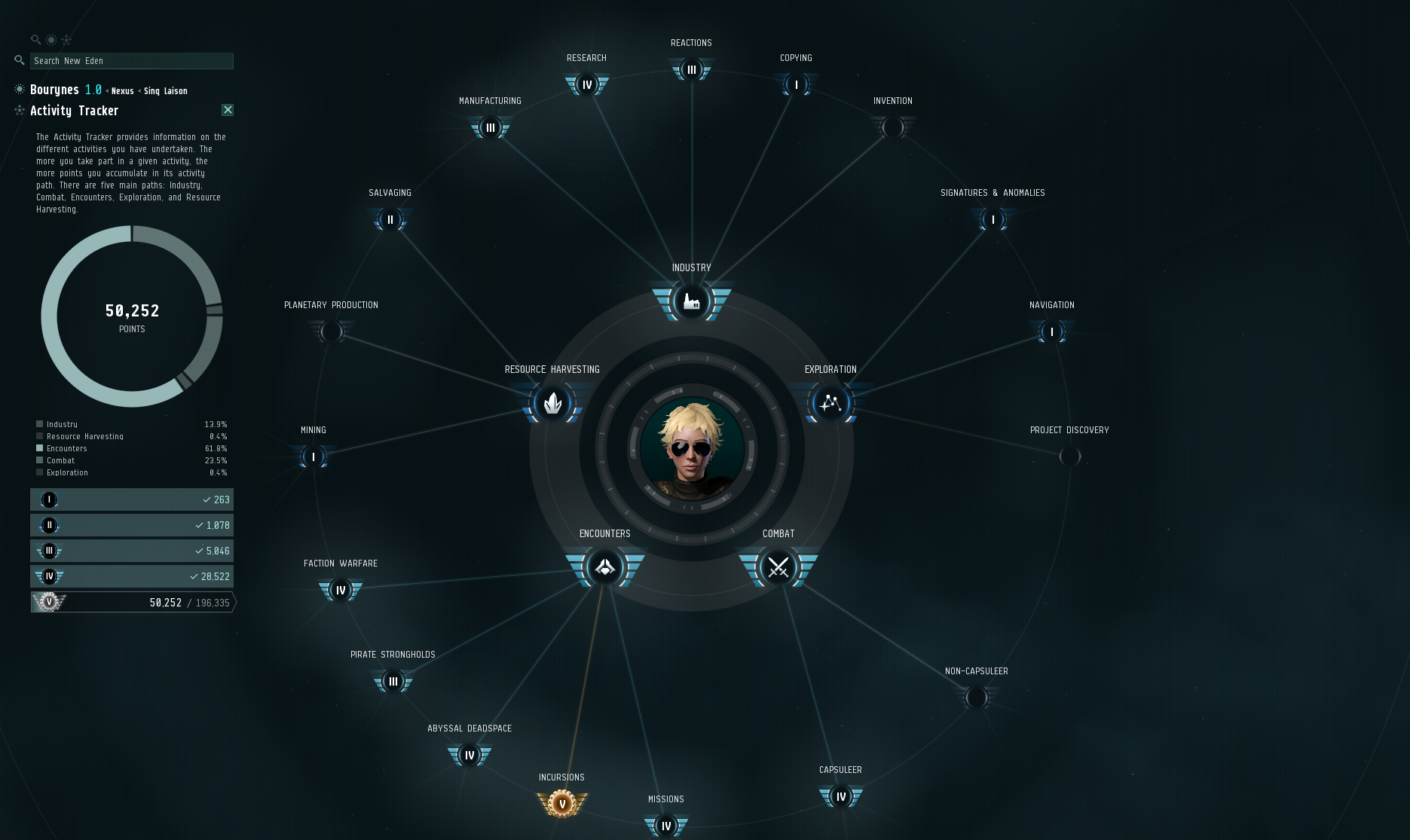Screen dimensions: 1410x840
Task: Open the Abyssal Deadspace node
Action: 469,754
